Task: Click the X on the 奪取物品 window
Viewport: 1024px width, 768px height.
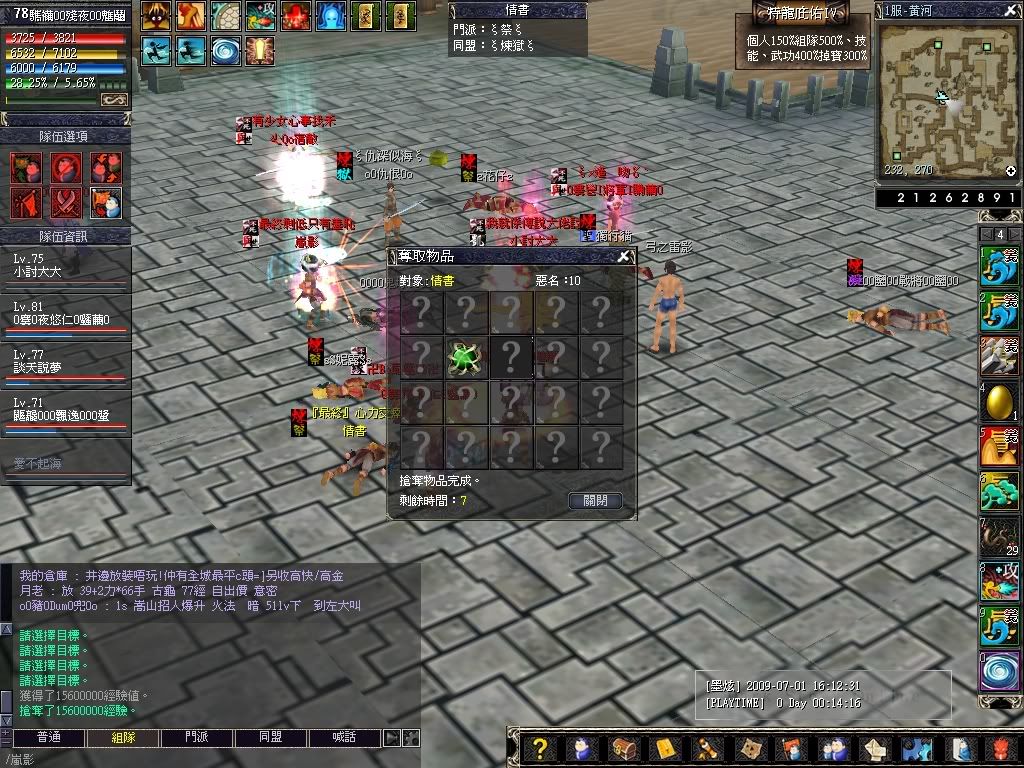Action: click(x=624, y=256)
